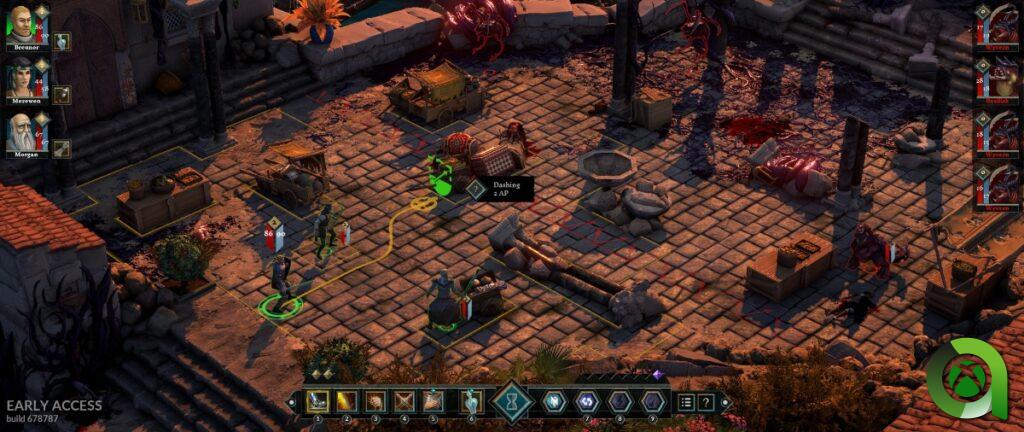Use the golden slash ability in slot 2

pyautogui.click(x=347, y=402)
